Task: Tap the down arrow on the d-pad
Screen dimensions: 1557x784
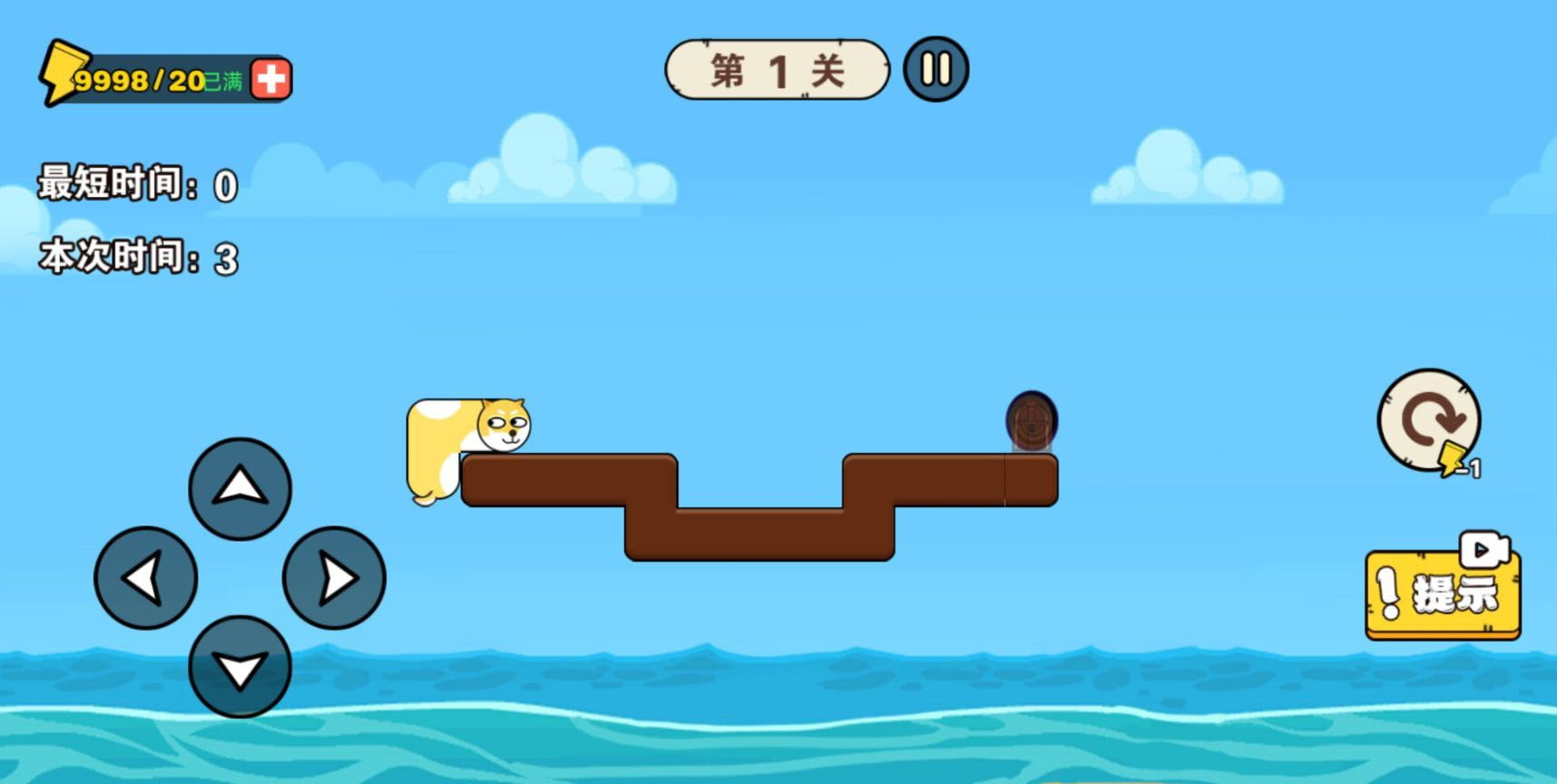Action: (x=240, y=667)
